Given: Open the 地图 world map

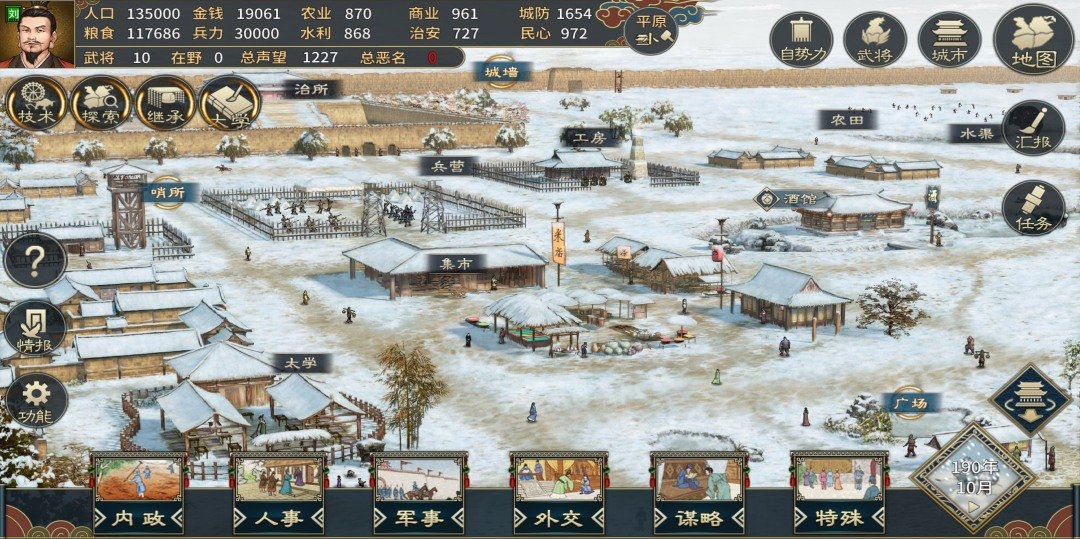Looking at the screenshot, I should pos(1033,40).
